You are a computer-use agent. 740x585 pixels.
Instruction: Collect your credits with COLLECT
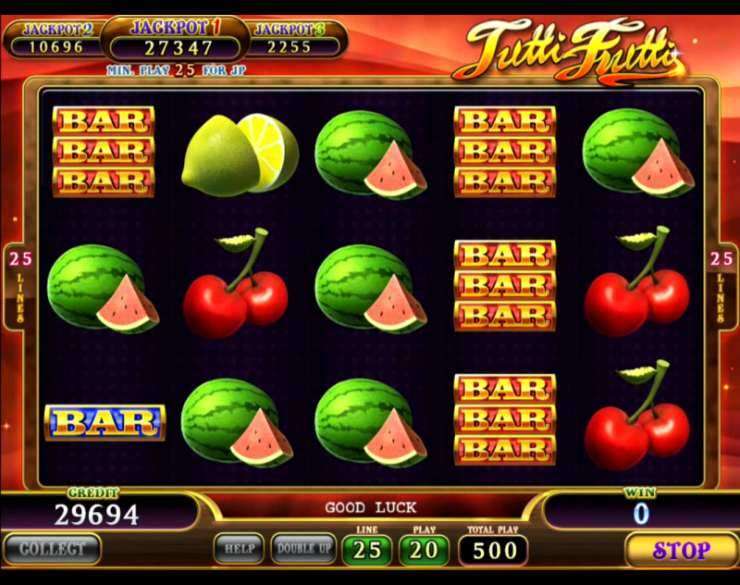(x=51, y=549)
